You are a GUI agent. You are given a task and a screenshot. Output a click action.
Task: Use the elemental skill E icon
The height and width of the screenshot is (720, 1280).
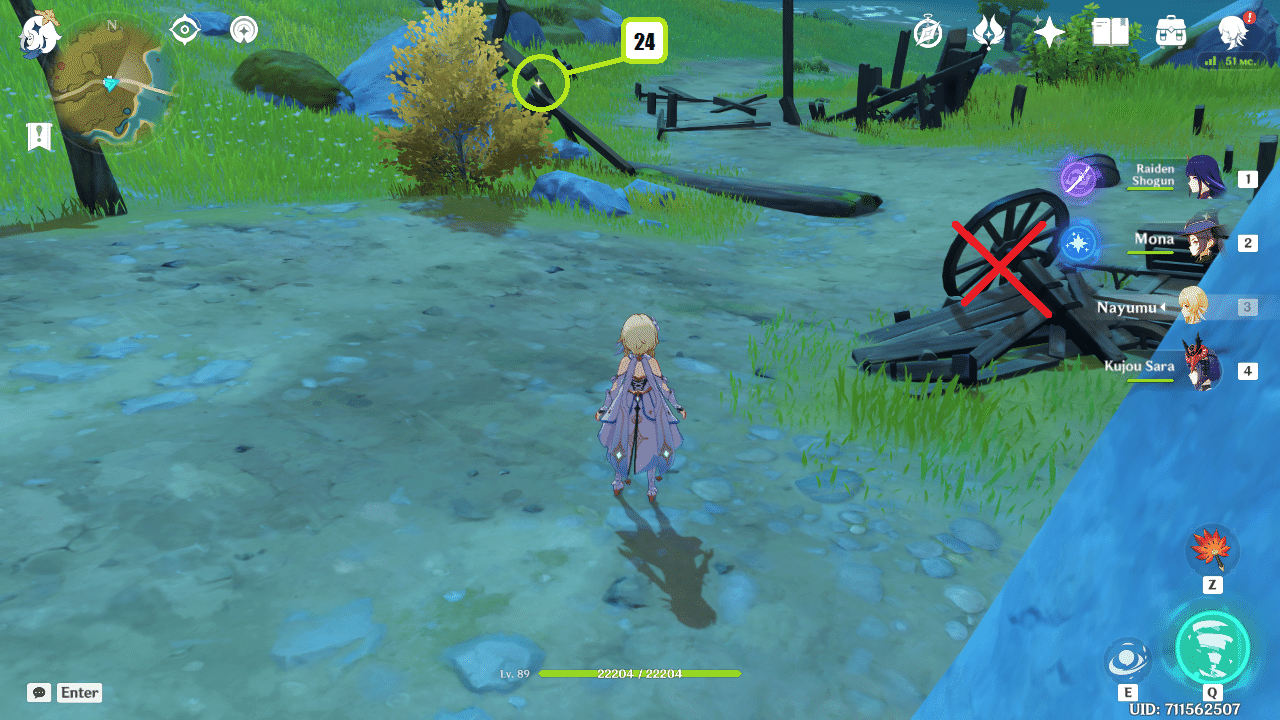tap(1129, 658)
